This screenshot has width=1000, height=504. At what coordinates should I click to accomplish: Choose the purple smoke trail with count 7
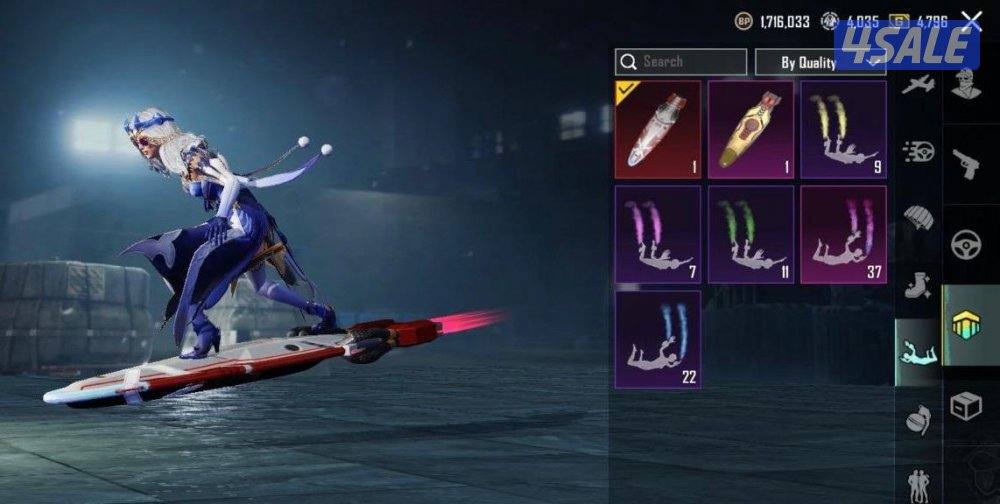click(657, 234)
